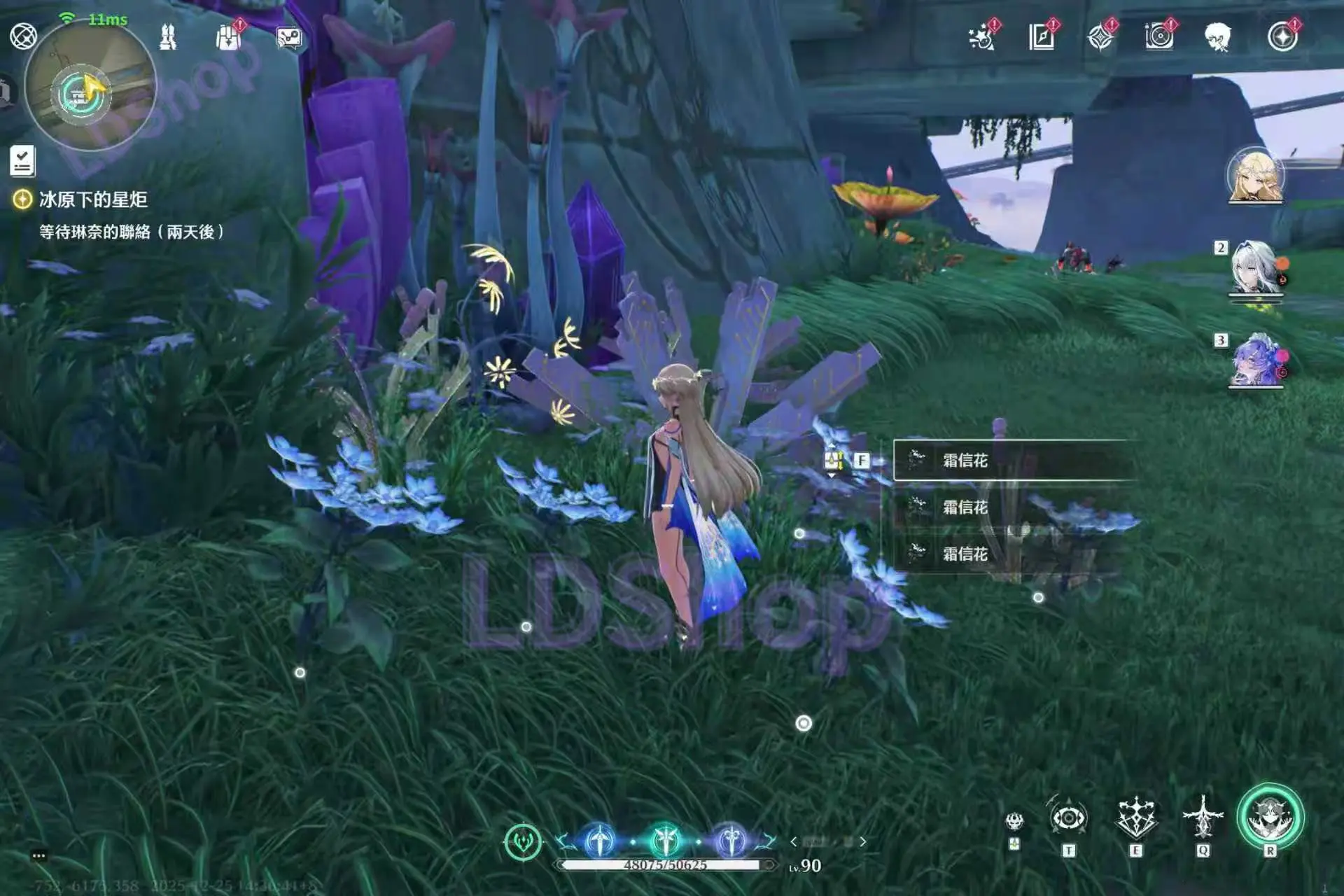Activate the eye-shaped utility gadget
The height and width of the screenshot is (896, 1344).
[x=1068, y=818]
